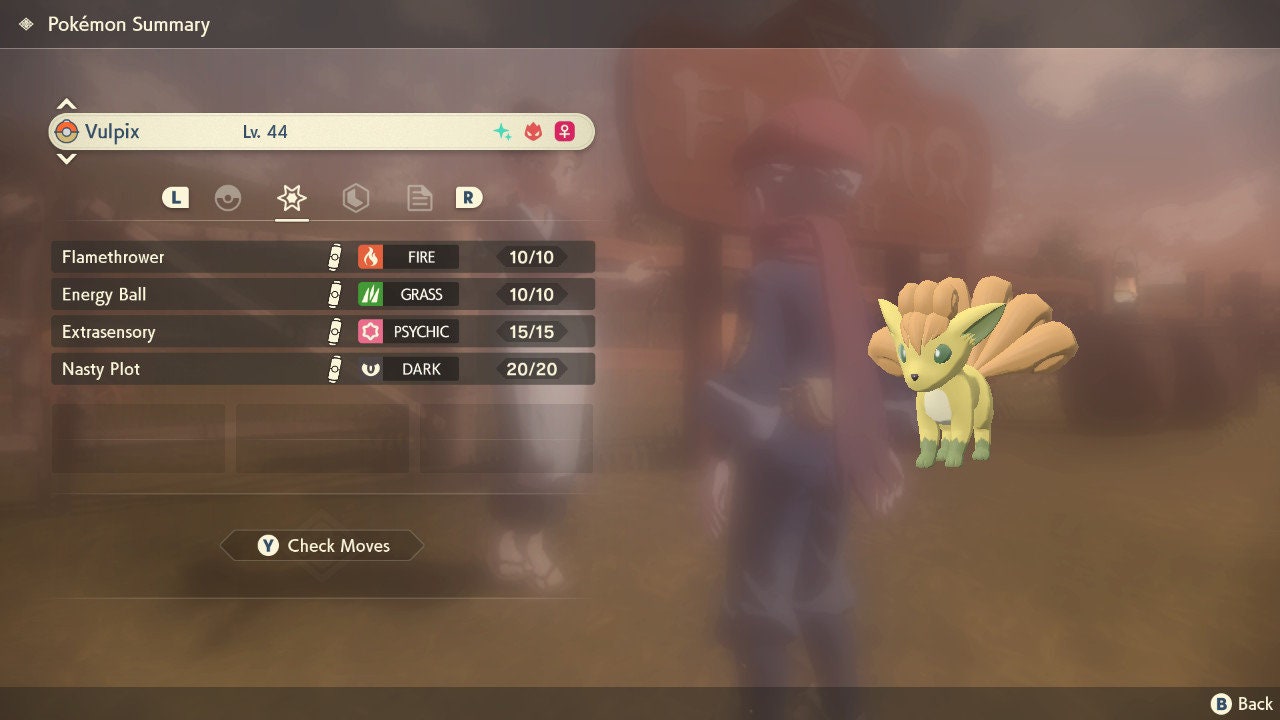Click the Grass type icon beside Energy Ball

pos(372,294)
